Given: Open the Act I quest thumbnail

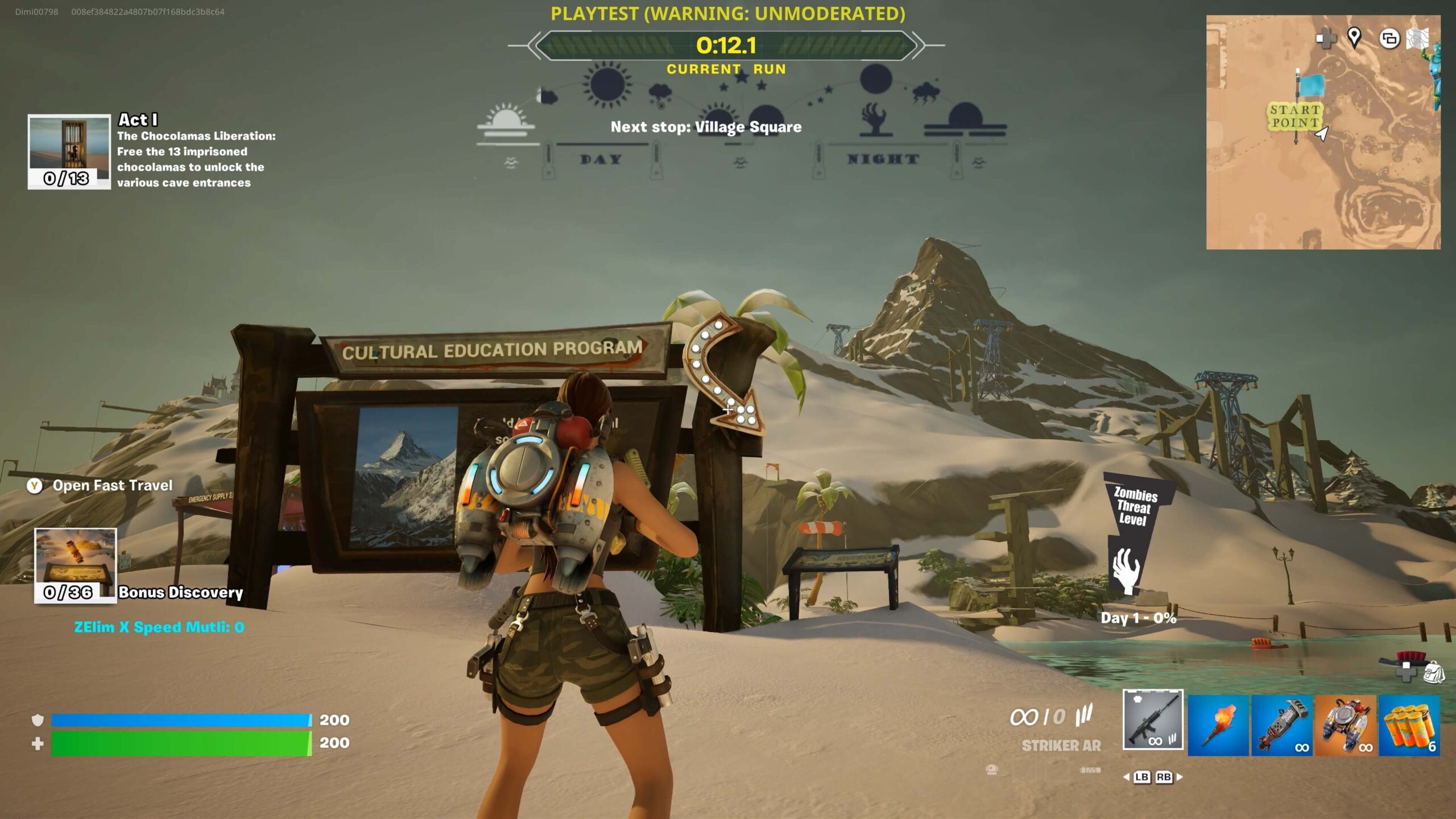Looking at the screenshot, I should click(69, 151).
